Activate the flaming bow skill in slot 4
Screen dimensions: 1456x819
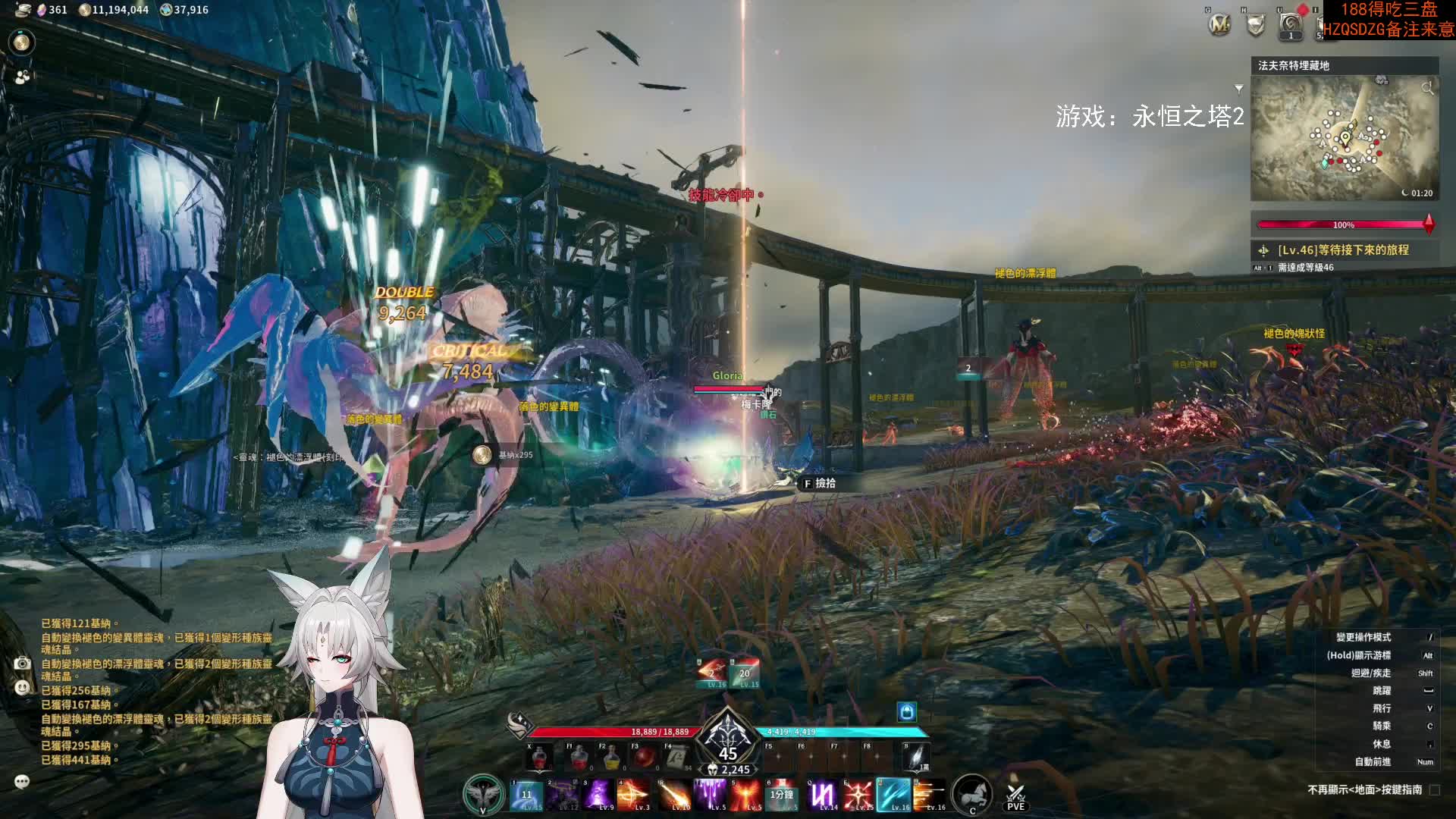click(x=632, y=795)
